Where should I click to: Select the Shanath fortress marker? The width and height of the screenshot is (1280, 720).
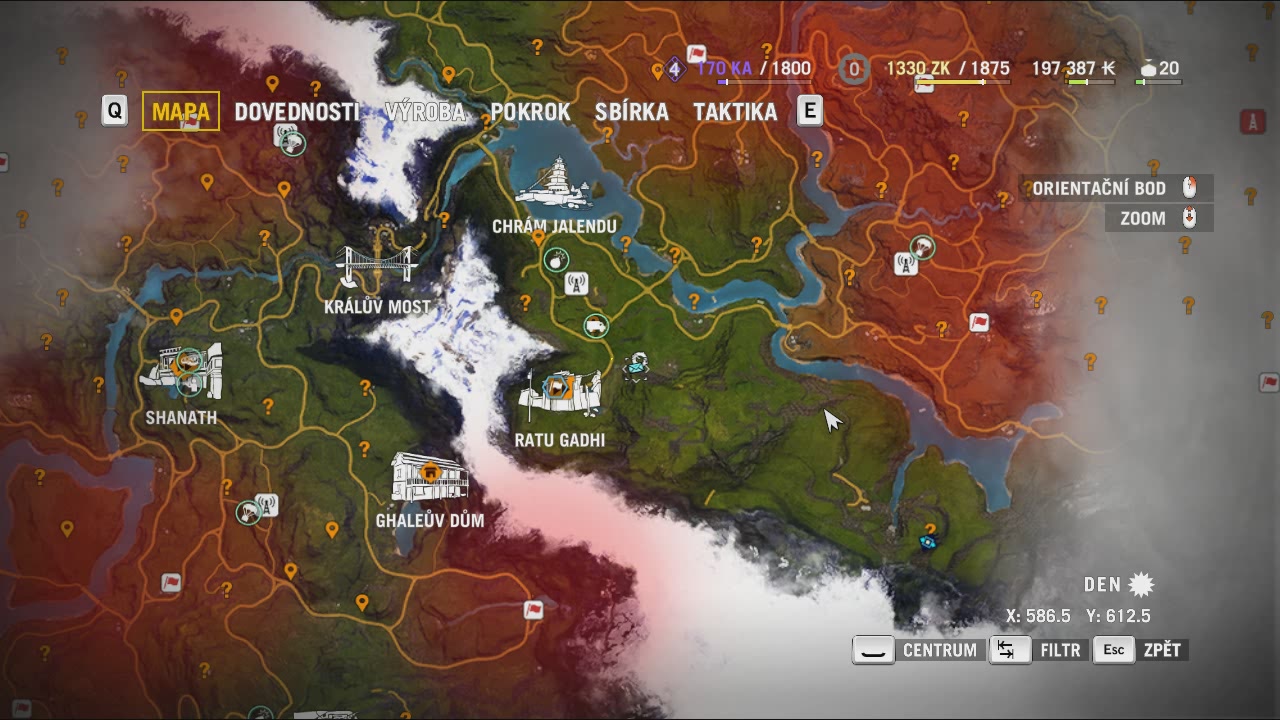182,370
